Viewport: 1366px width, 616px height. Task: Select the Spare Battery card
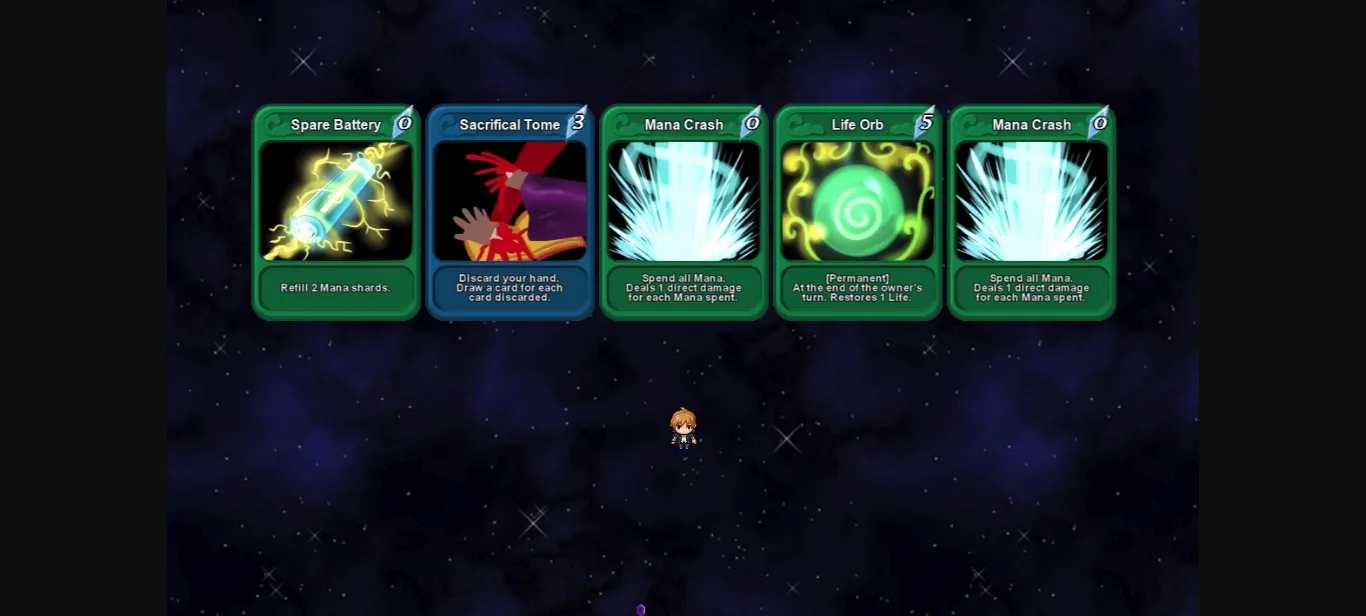336,212
